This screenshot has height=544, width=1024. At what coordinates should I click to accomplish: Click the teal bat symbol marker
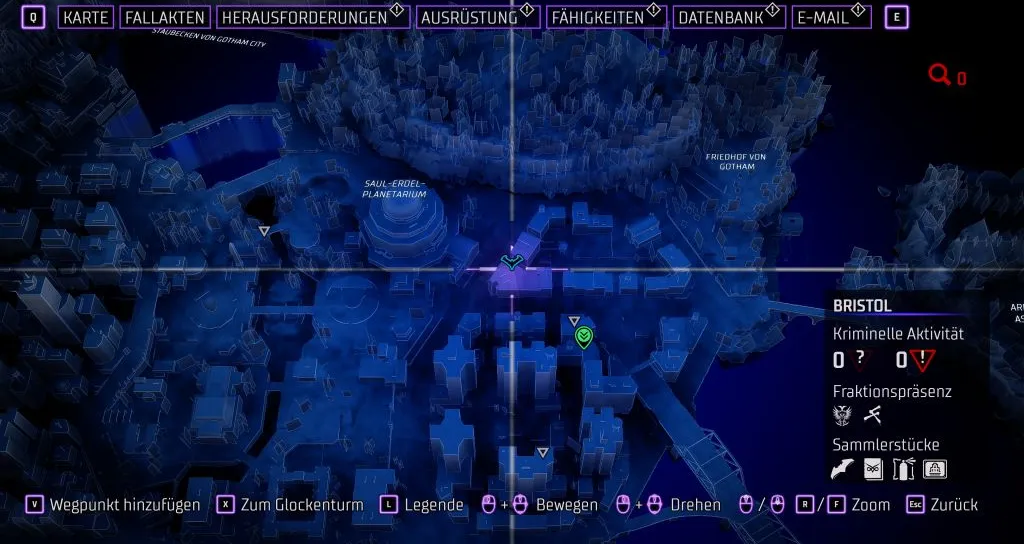(511, 262)
